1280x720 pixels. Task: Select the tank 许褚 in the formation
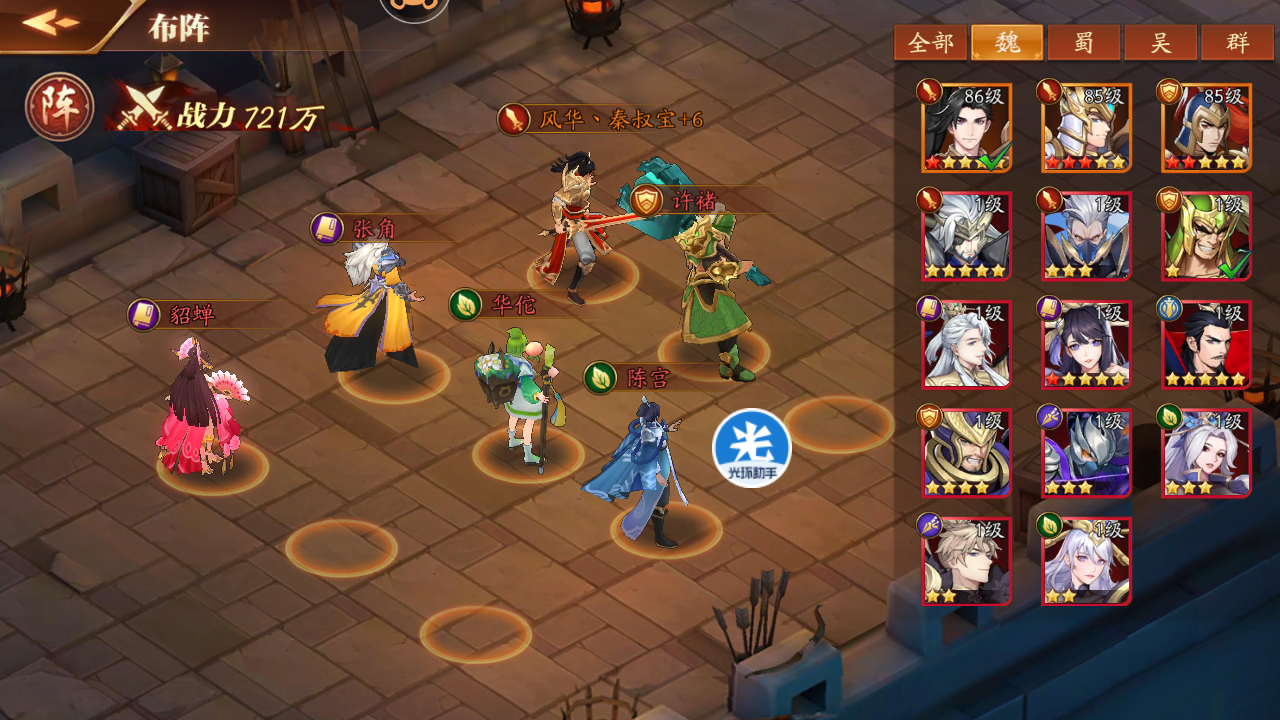[x=715, y=300]
